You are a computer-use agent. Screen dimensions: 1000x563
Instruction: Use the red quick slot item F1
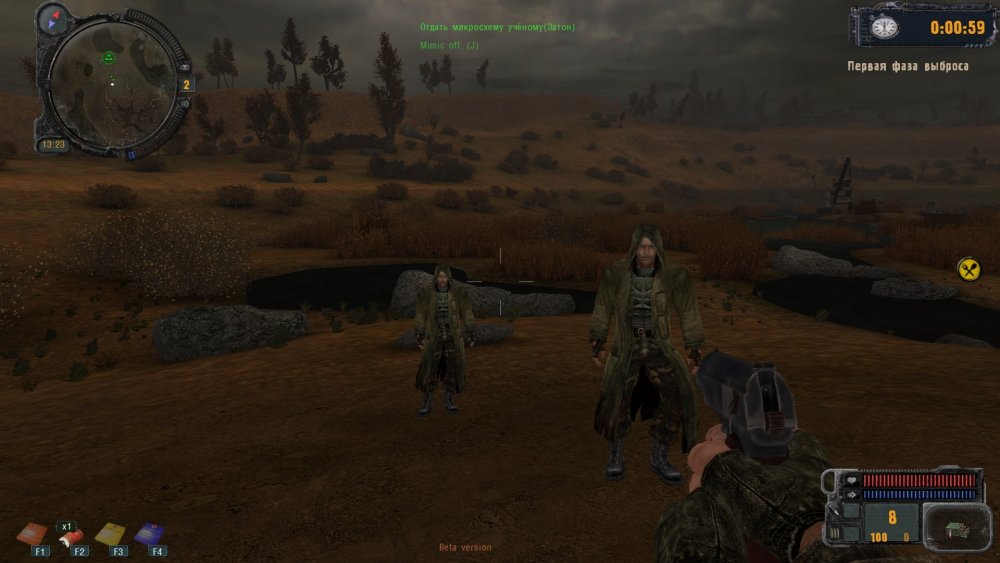pos(33,534)
